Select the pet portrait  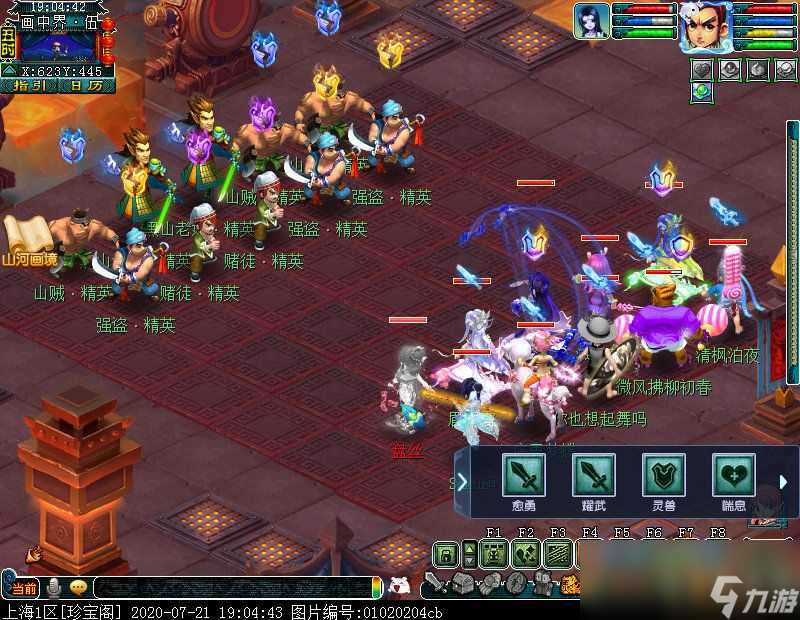pos(591,21)
